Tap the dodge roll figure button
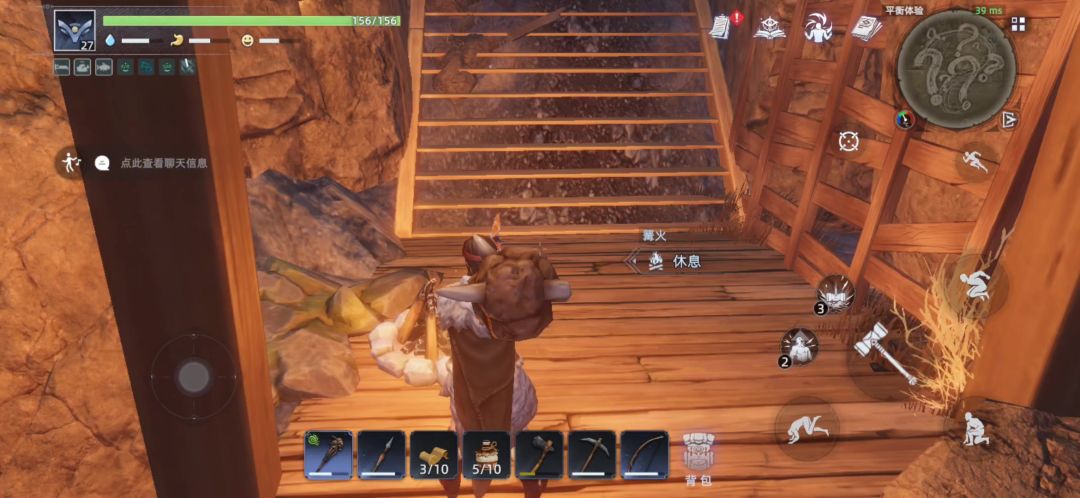This screenshot has width=1080, height=498. click(x=805, y=427)
